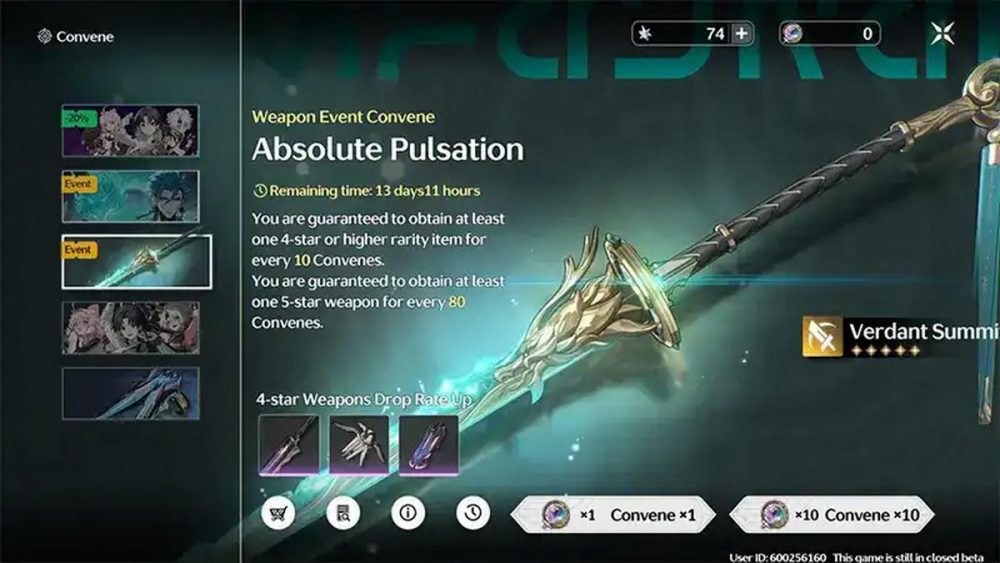Choose the untagged banner showing three characters
Viewport: 1000px width, 563px height.
coord(130,328)
